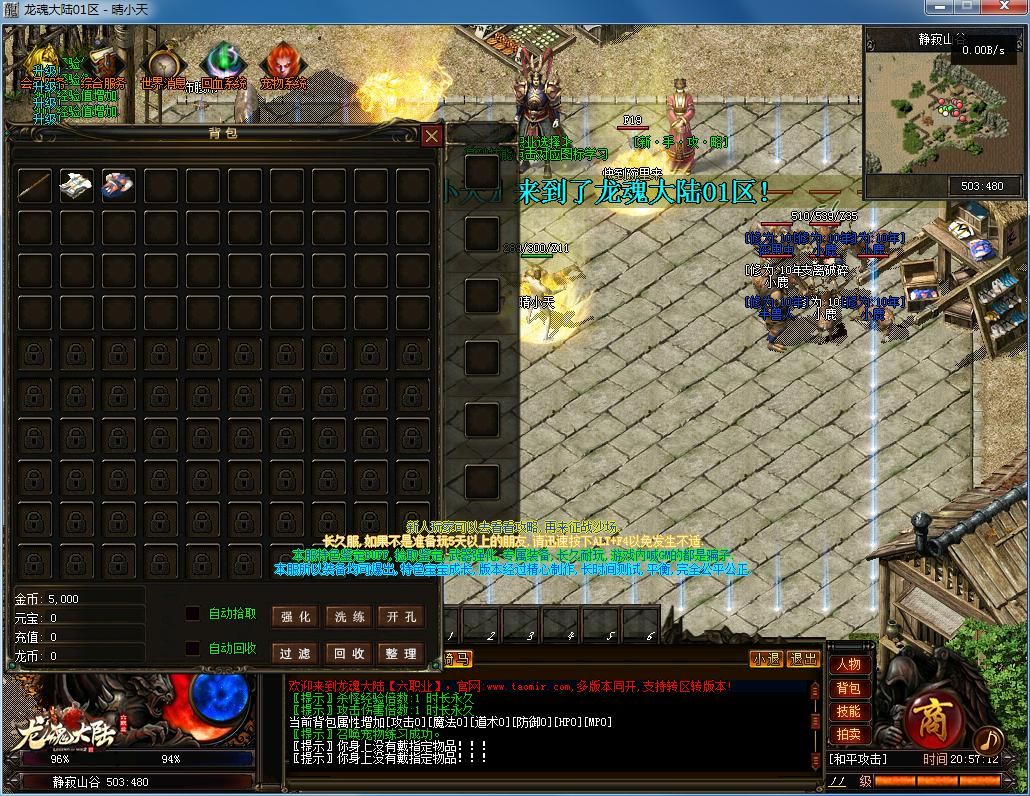Image resolution: width=1030 pixels, height=796 pixels.
Task: Open the 洗练 refine function
Action: [348, 617]
